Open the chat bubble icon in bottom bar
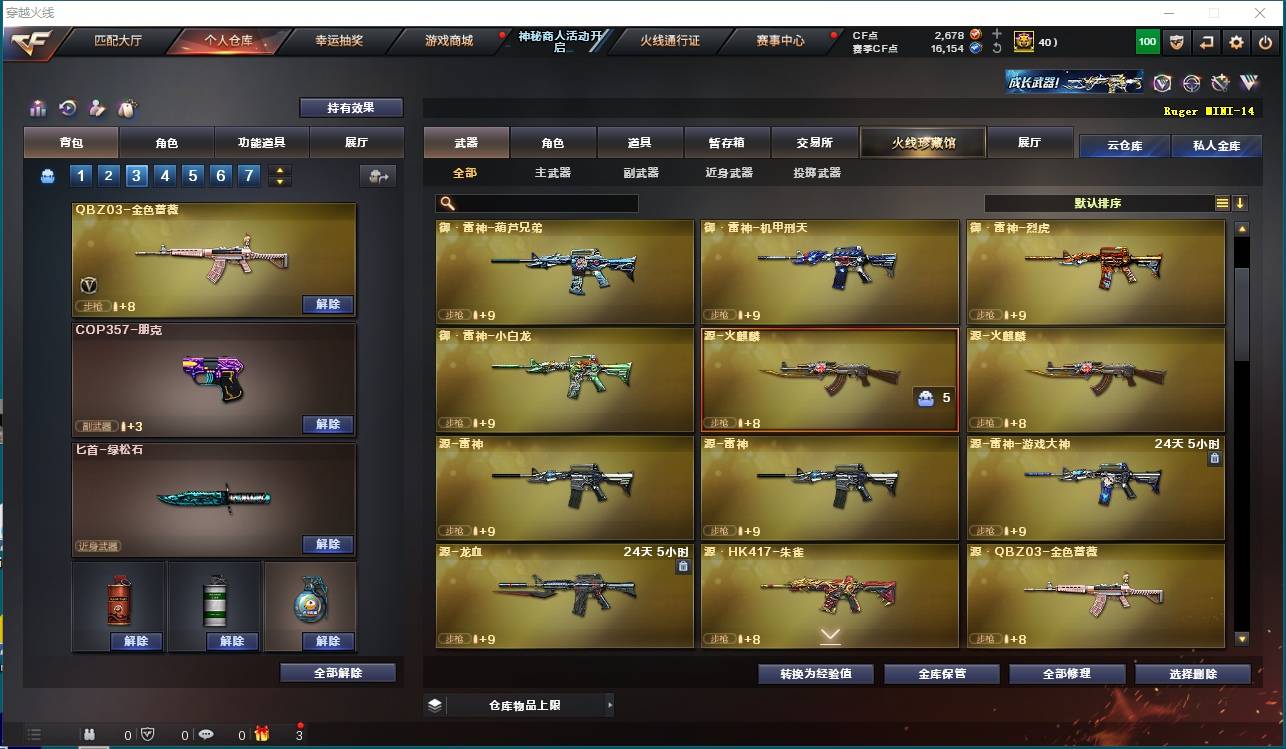Viewport: 1286px width, 749px height. pyautogui.click(x=206, y=734)
